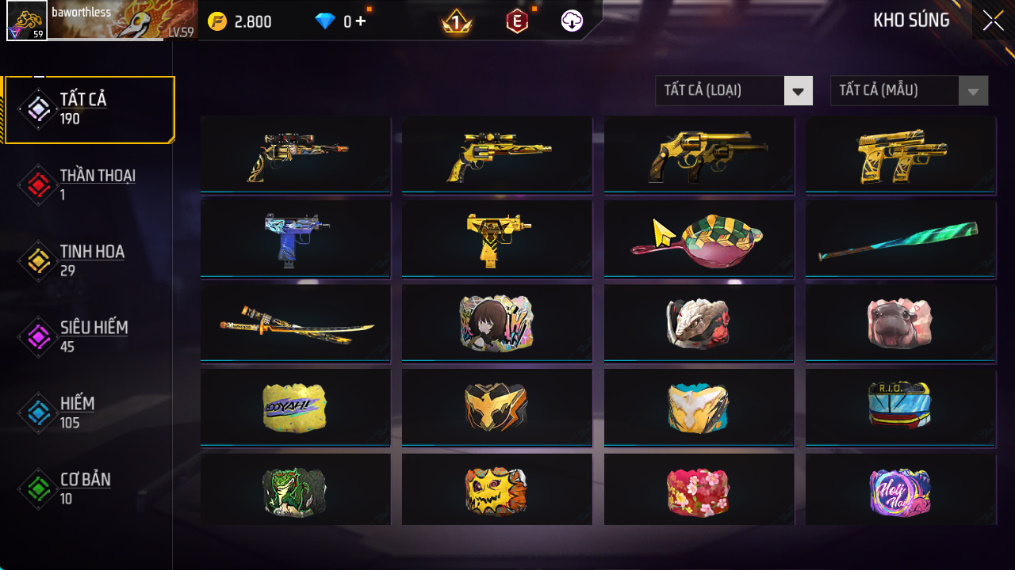
Task: Choose the blue UZI skin
Action: pyautogui.click(x=296, y=237)
